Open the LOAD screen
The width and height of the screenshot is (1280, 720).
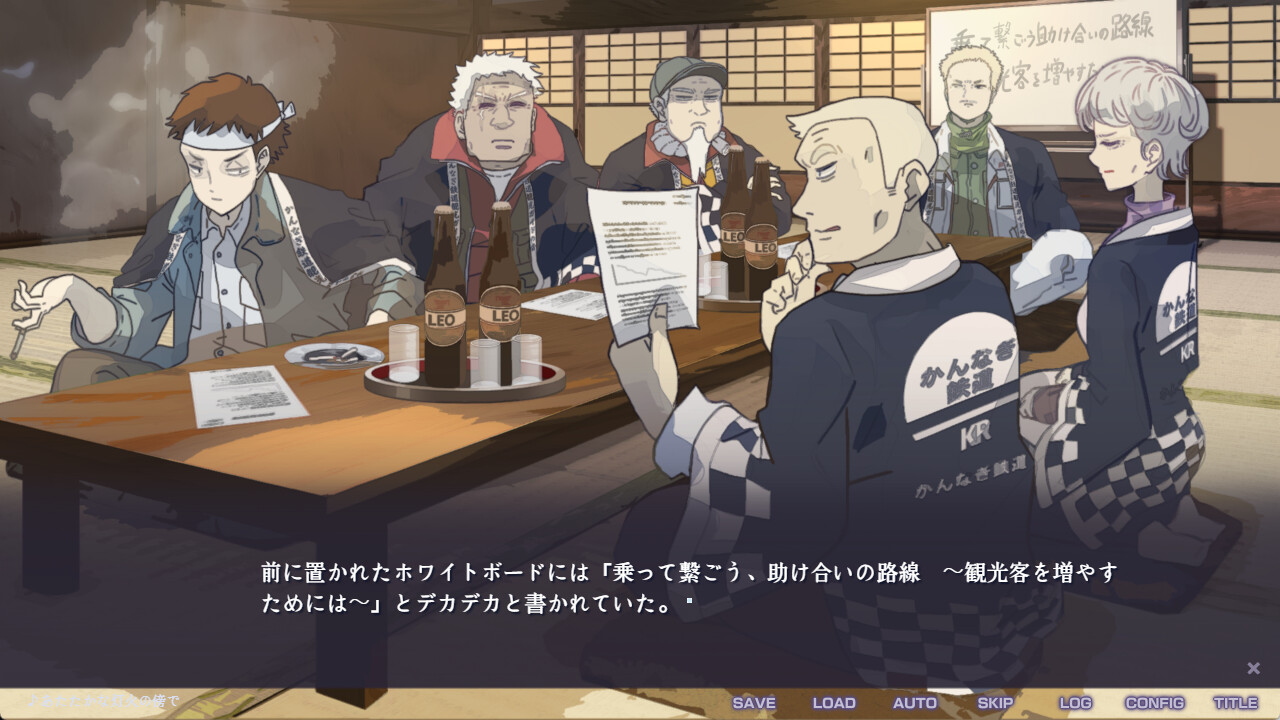(x=833, y=703)
